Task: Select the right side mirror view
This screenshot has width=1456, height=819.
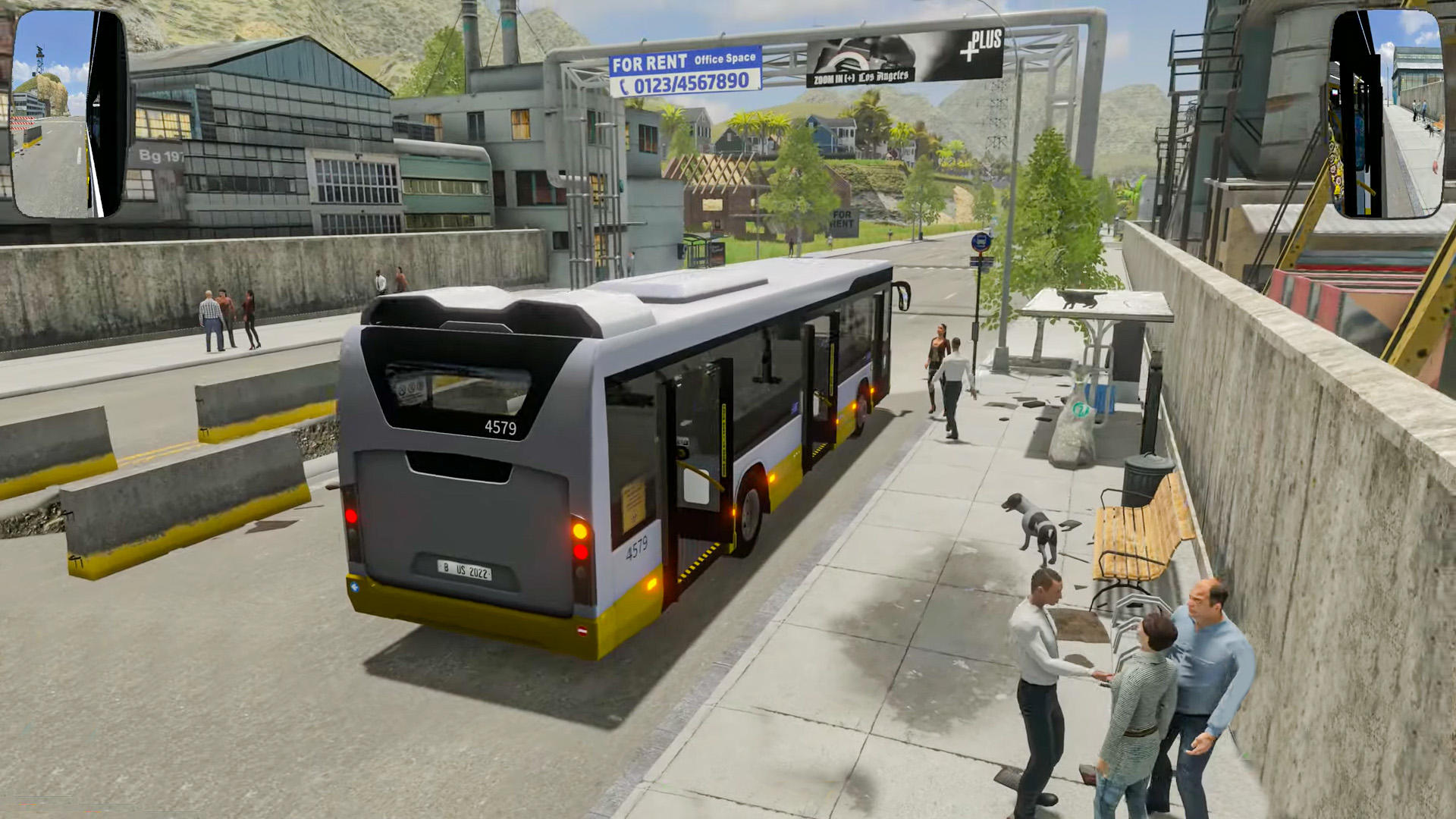Action: click(x=1386, y=114)
